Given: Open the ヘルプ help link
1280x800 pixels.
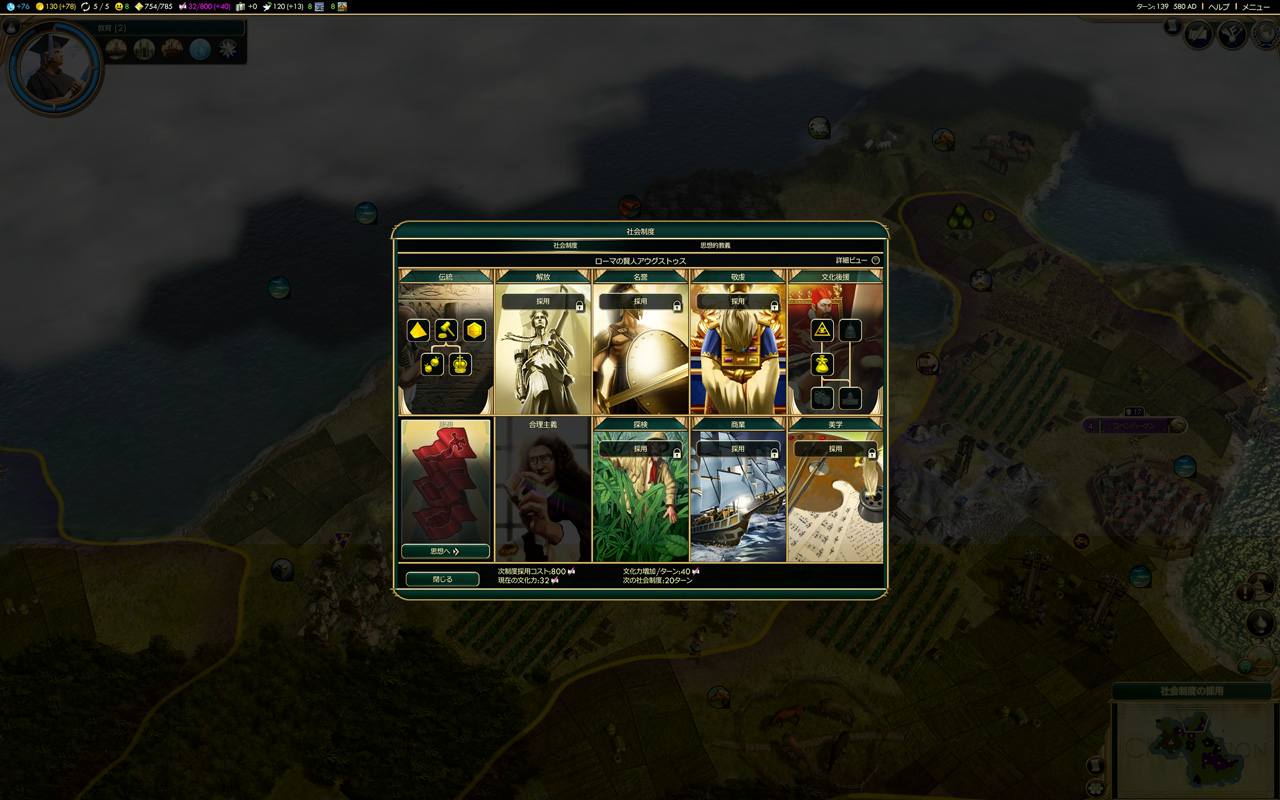Looking at the screenshot, I should 1219,7.
